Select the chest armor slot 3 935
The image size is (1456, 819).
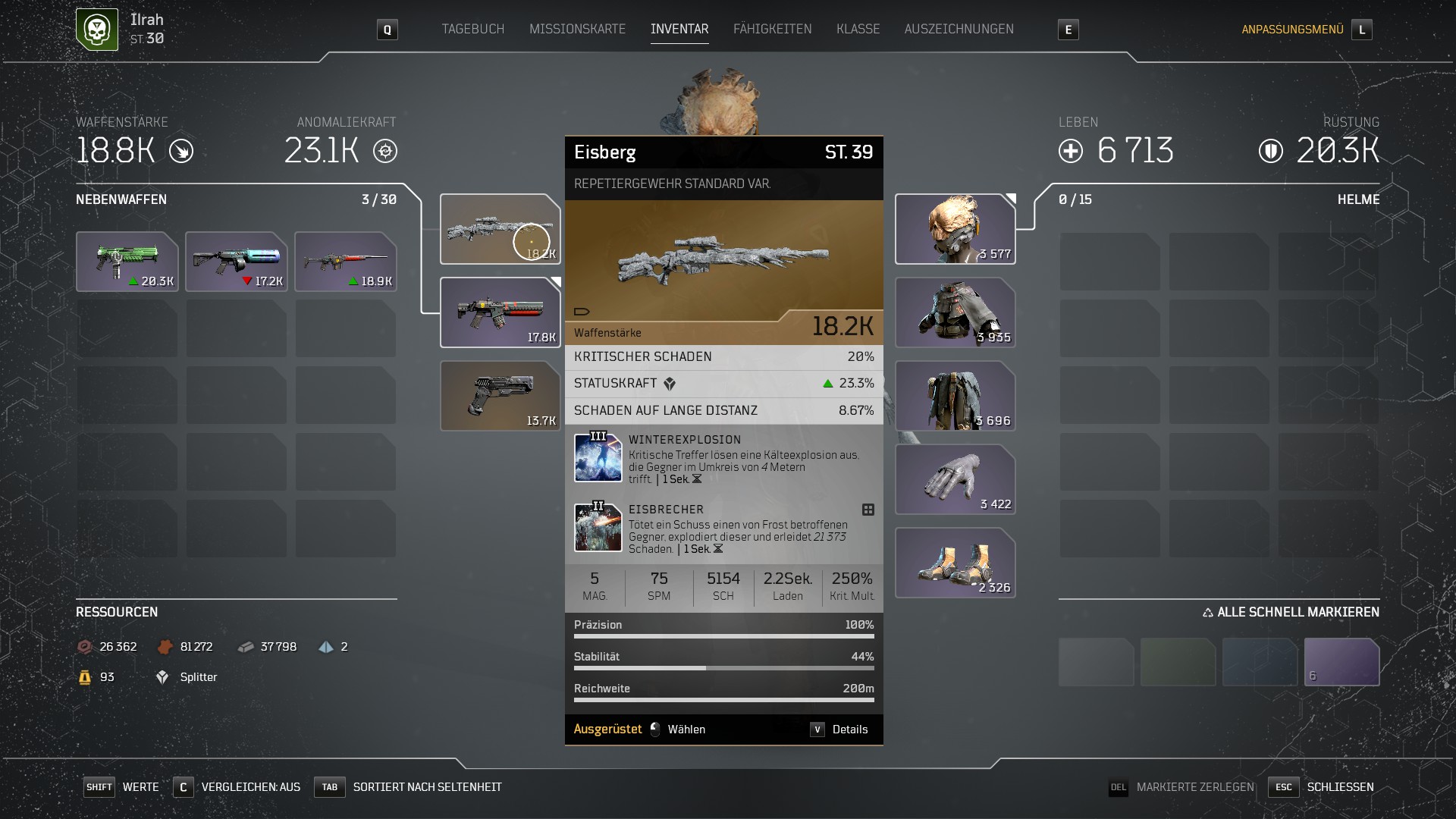(x=955, y=312)
